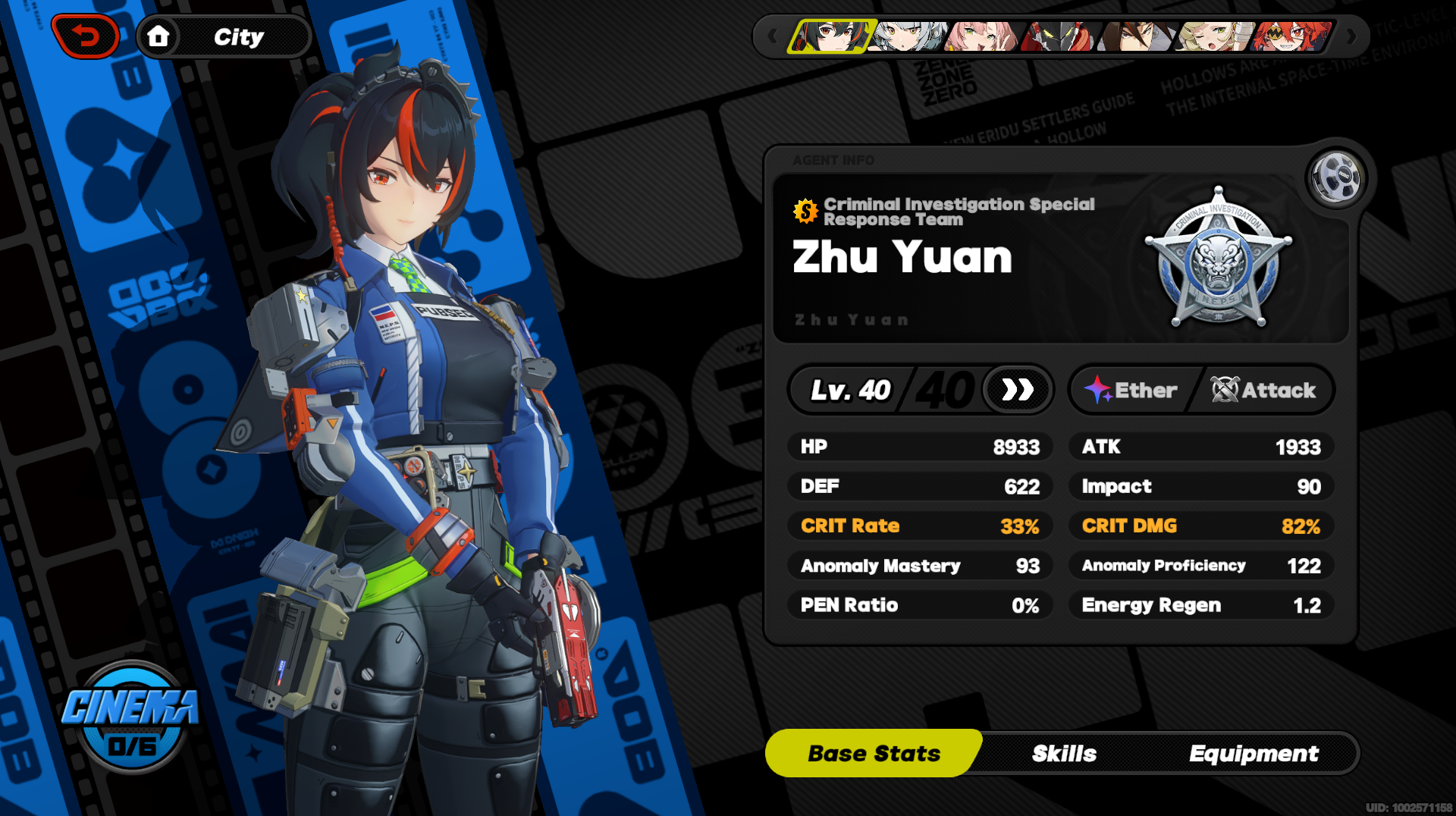This screenshot has width=1456, height=816.
Task: Click the CRIT Rate 33% stat row
Action: tap(920, 526)
